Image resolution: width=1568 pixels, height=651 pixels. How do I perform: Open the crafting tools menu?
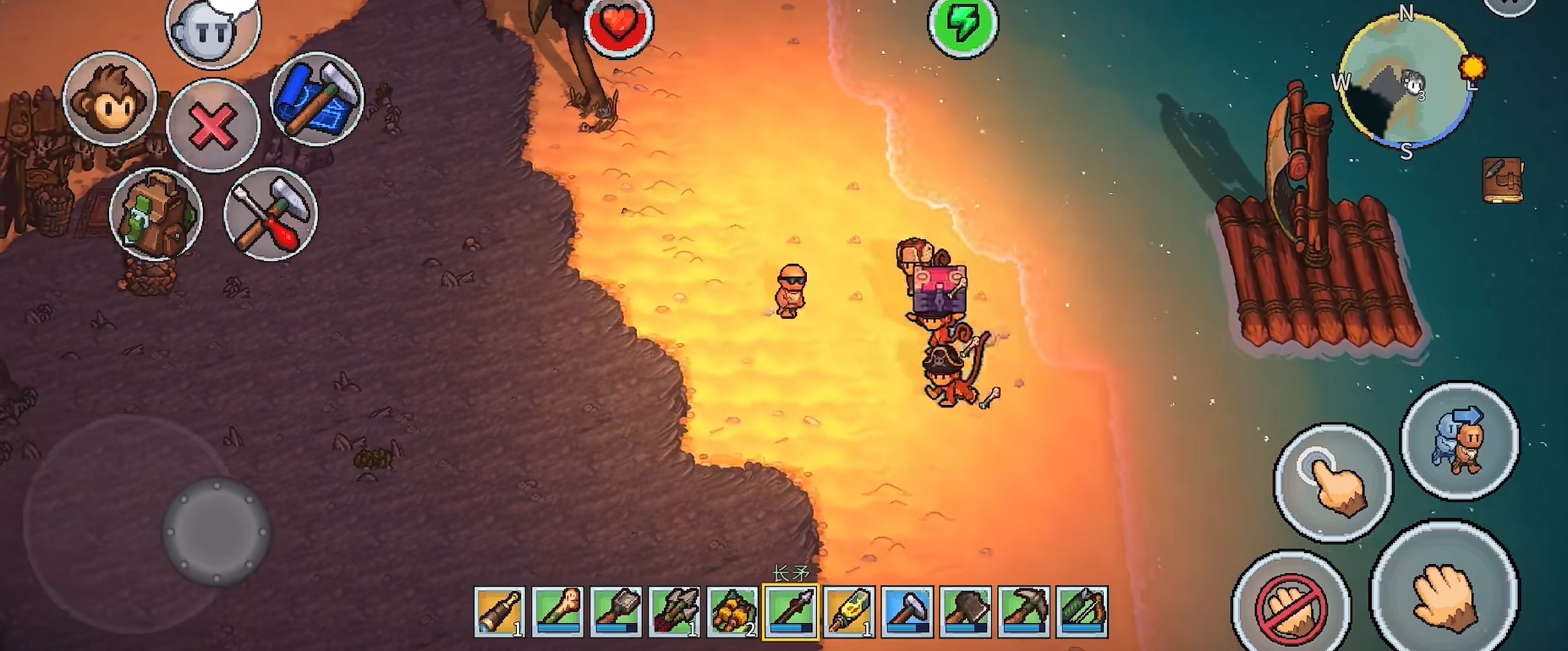[271, 214]
